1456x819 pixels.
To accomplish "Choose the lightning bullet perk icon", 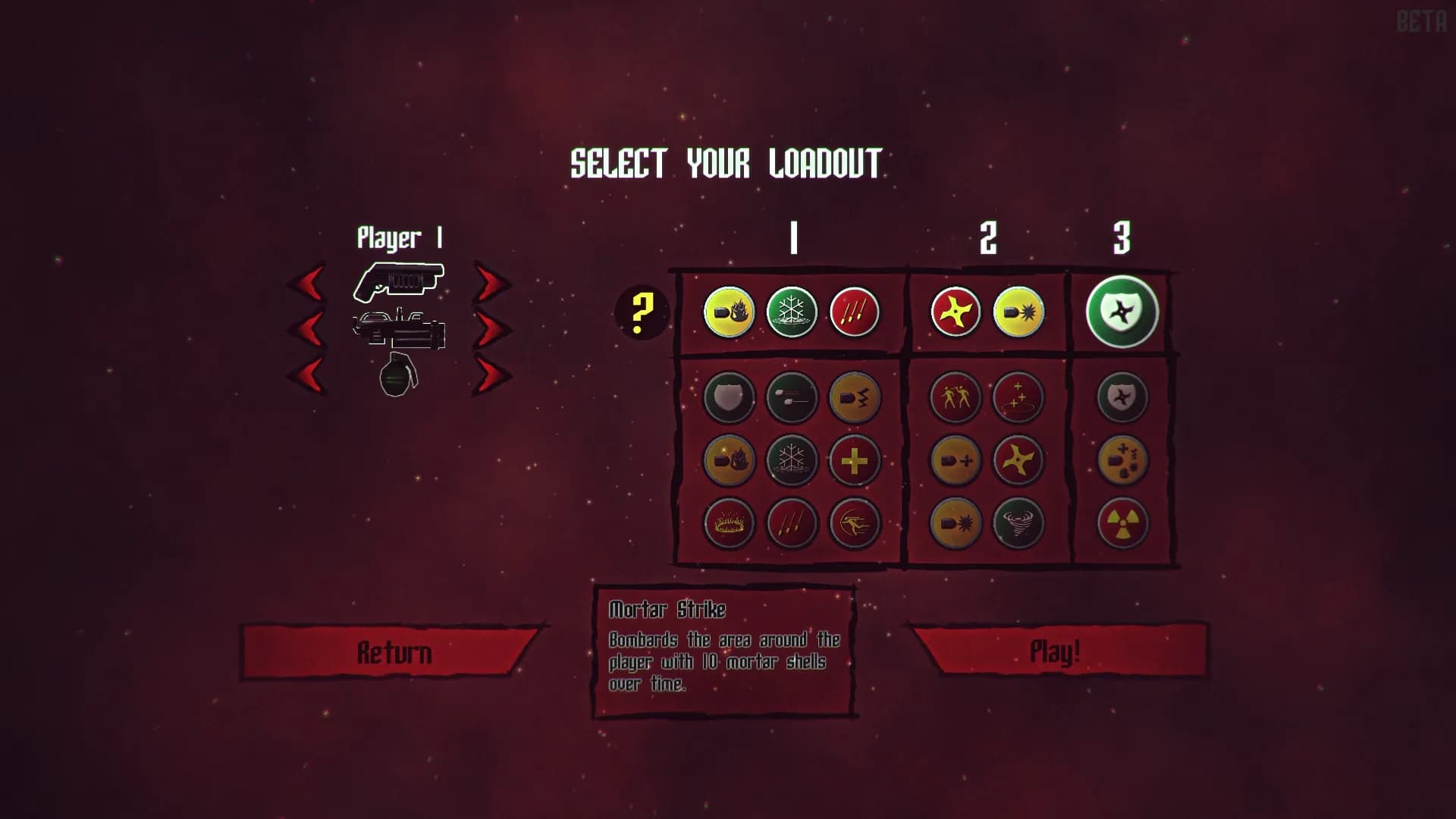I will point(855,397).
